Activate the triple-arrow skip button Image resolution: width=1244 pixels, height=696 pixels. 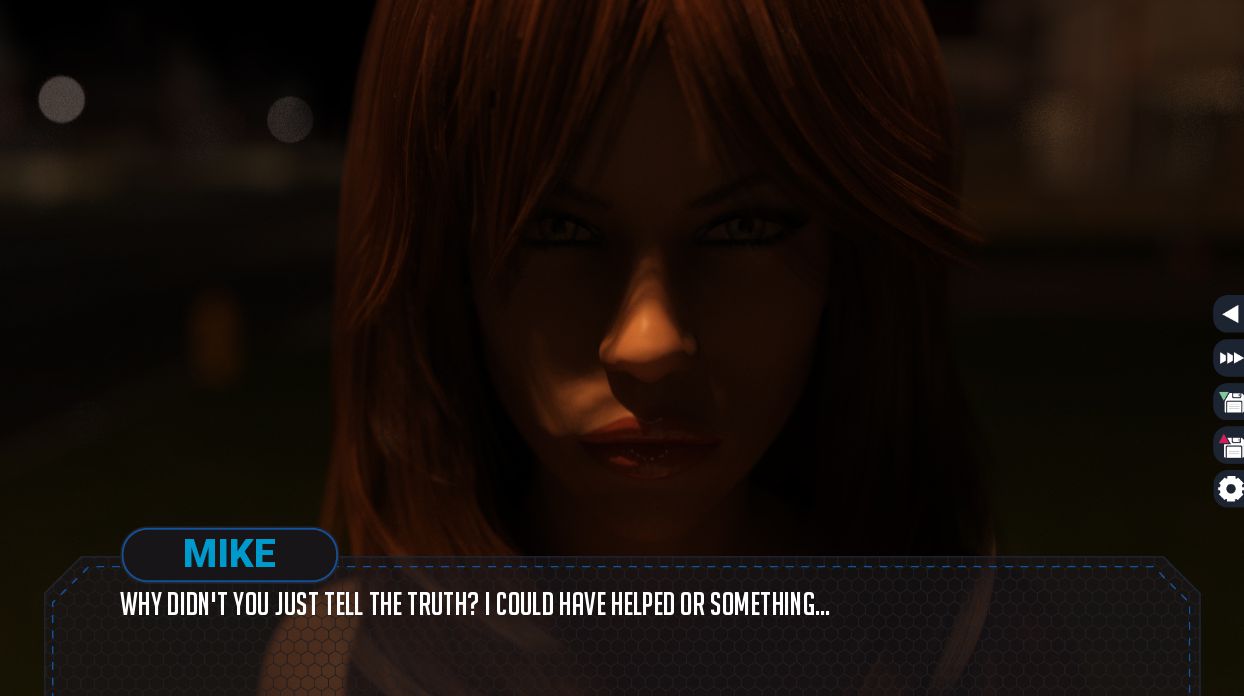click(1230, 358)
